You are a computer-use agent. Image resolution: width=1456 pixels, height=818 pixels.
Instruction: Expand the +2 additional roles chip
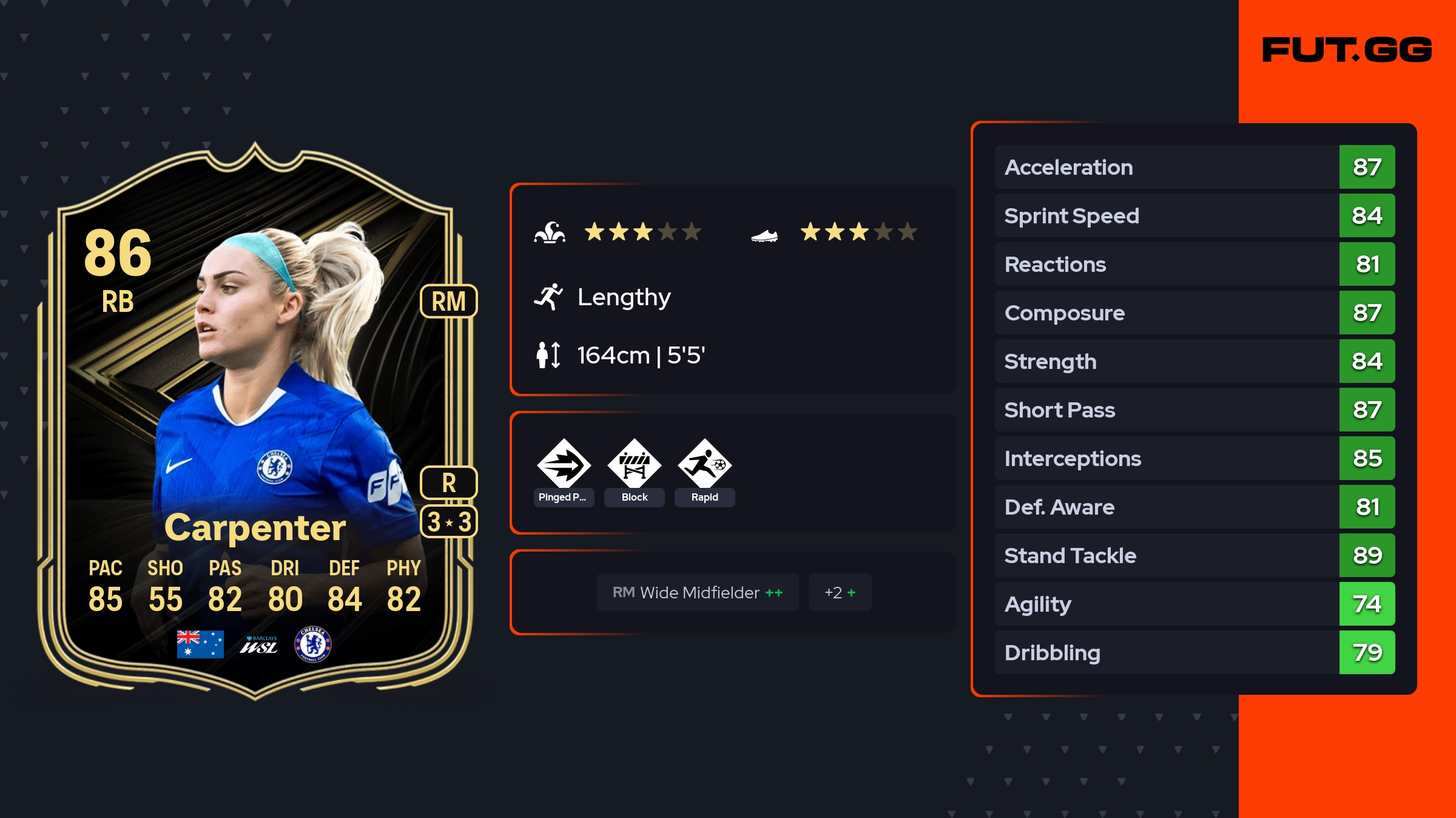click(840, 592)
